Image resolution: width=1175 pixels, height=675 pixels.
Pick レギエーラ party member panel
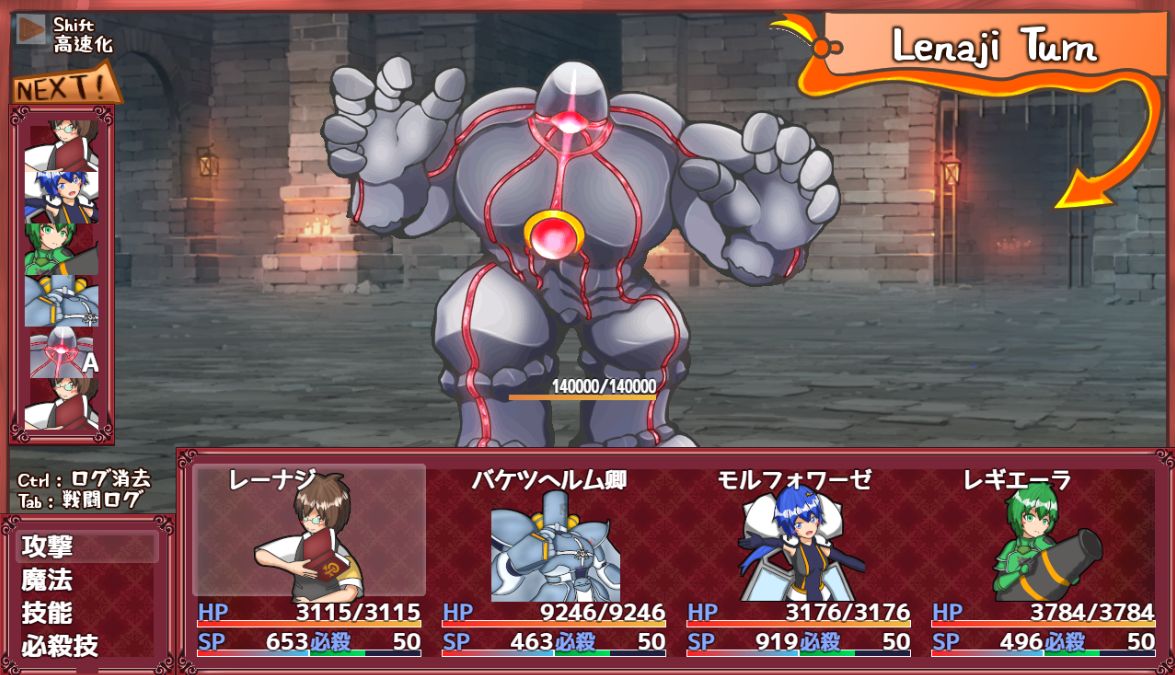click(x=1041, y=540)
